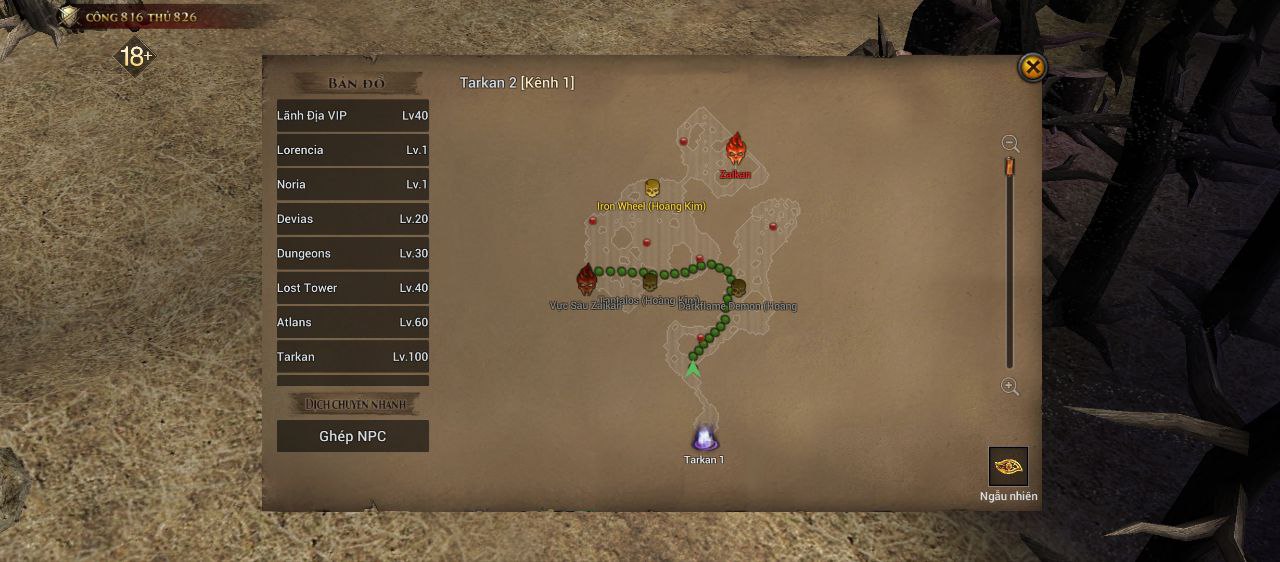Click the Tarkan 1 portal marker
The image size is (1280, 562).
(x=704, y=438)
